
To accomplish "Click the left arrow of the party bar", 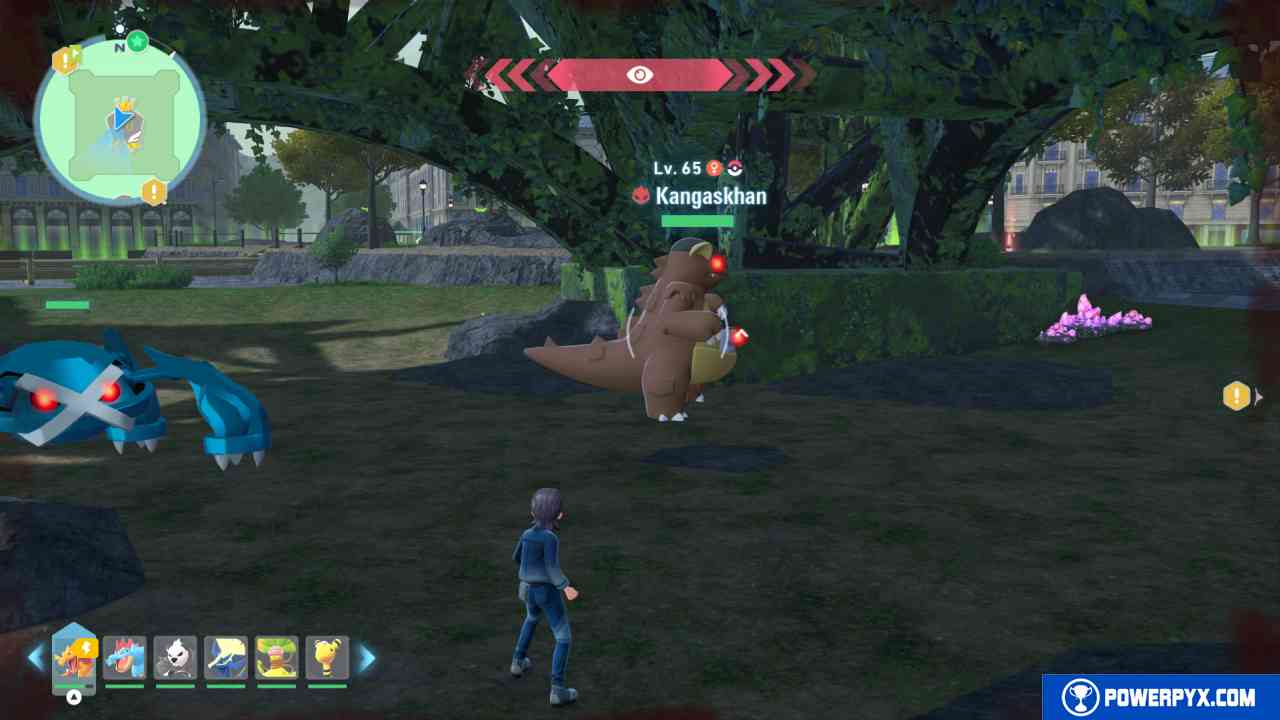I will point(36,657).
